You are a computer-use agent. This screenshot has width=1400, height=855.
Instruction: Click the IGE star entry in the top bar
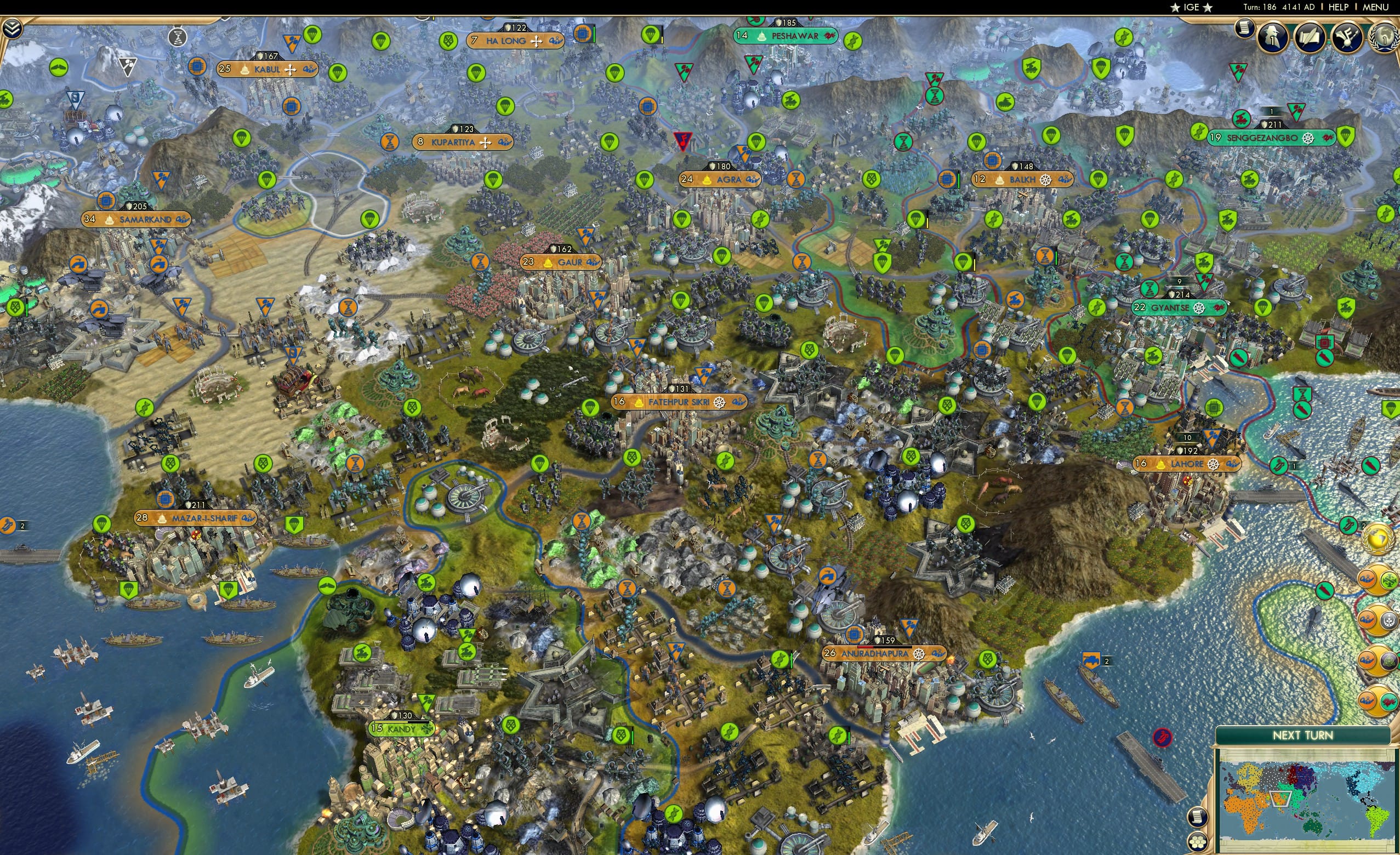(x=1191, y=7)
